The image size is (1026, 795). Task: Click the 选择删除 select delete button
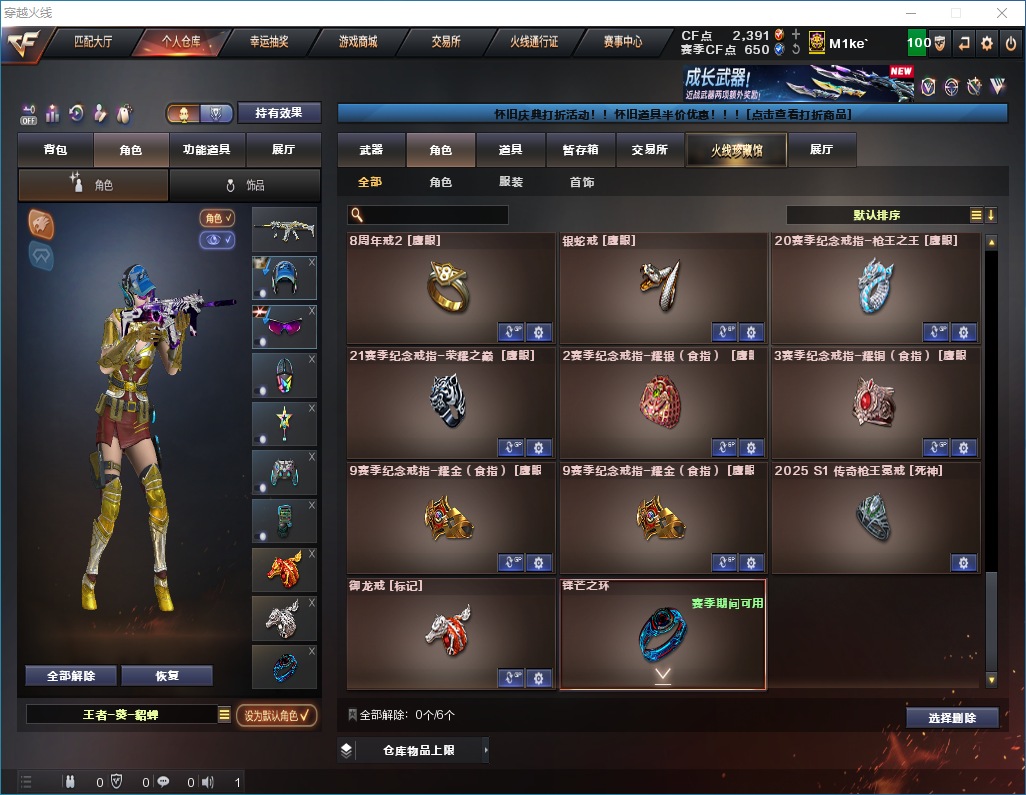point(951,718)
